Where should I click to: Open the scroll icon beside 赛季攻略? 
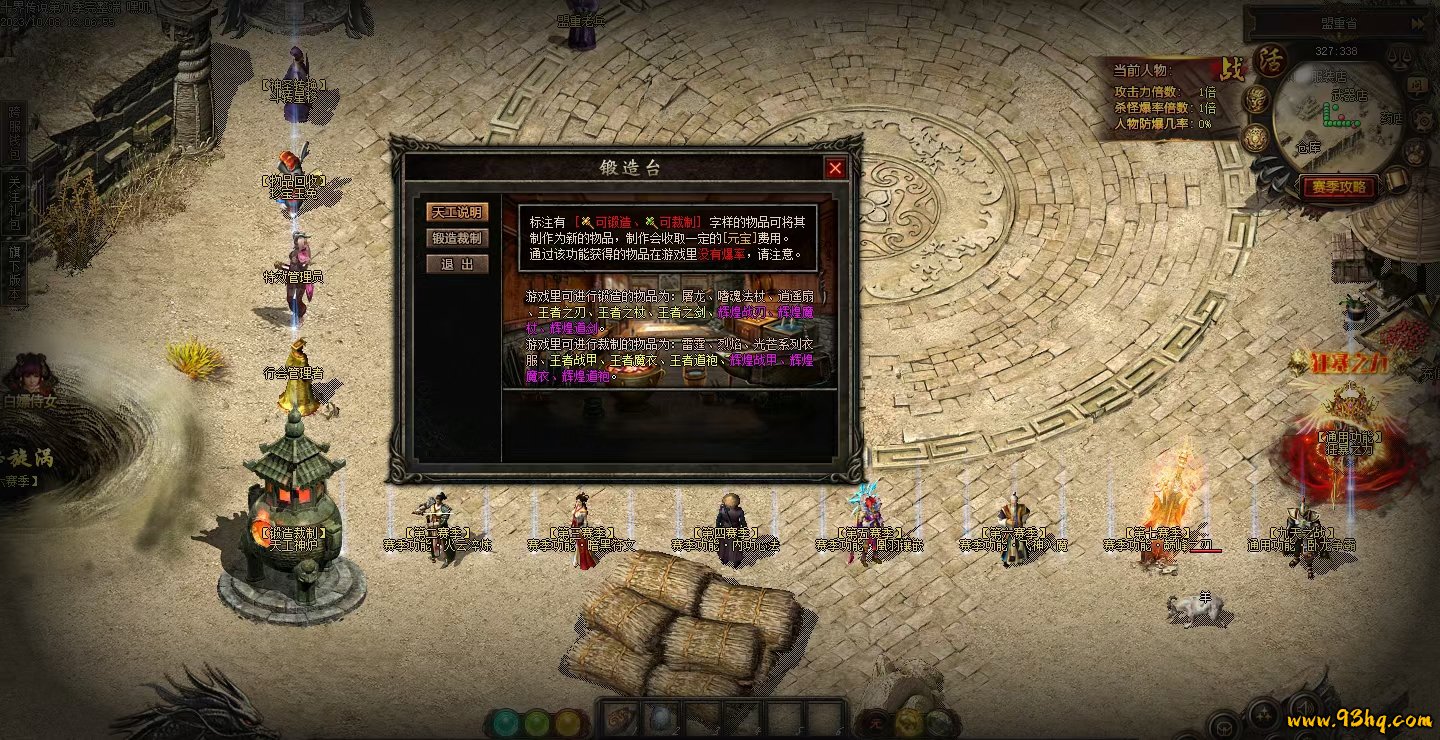pyautogui.click(x=1396, y=180)
